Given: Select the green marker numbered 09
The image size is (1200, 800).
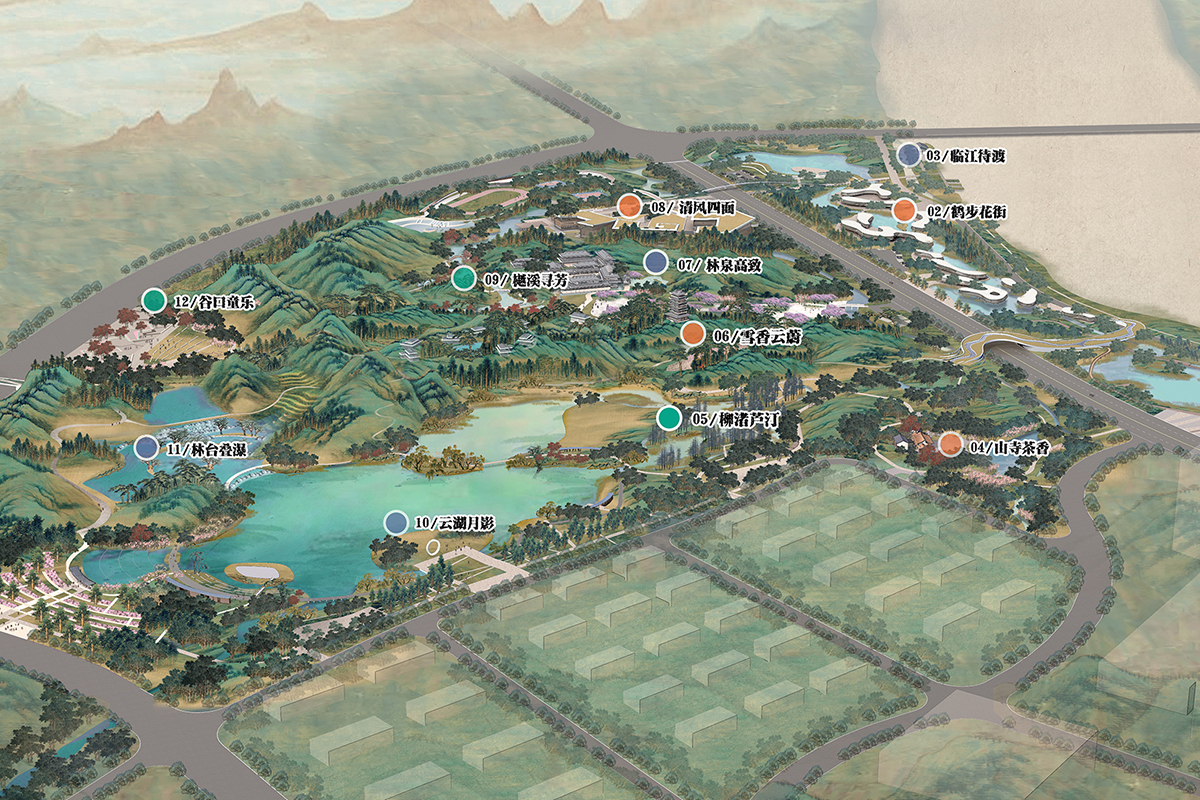Looking at the screenshot, I should tap(463, 279).
